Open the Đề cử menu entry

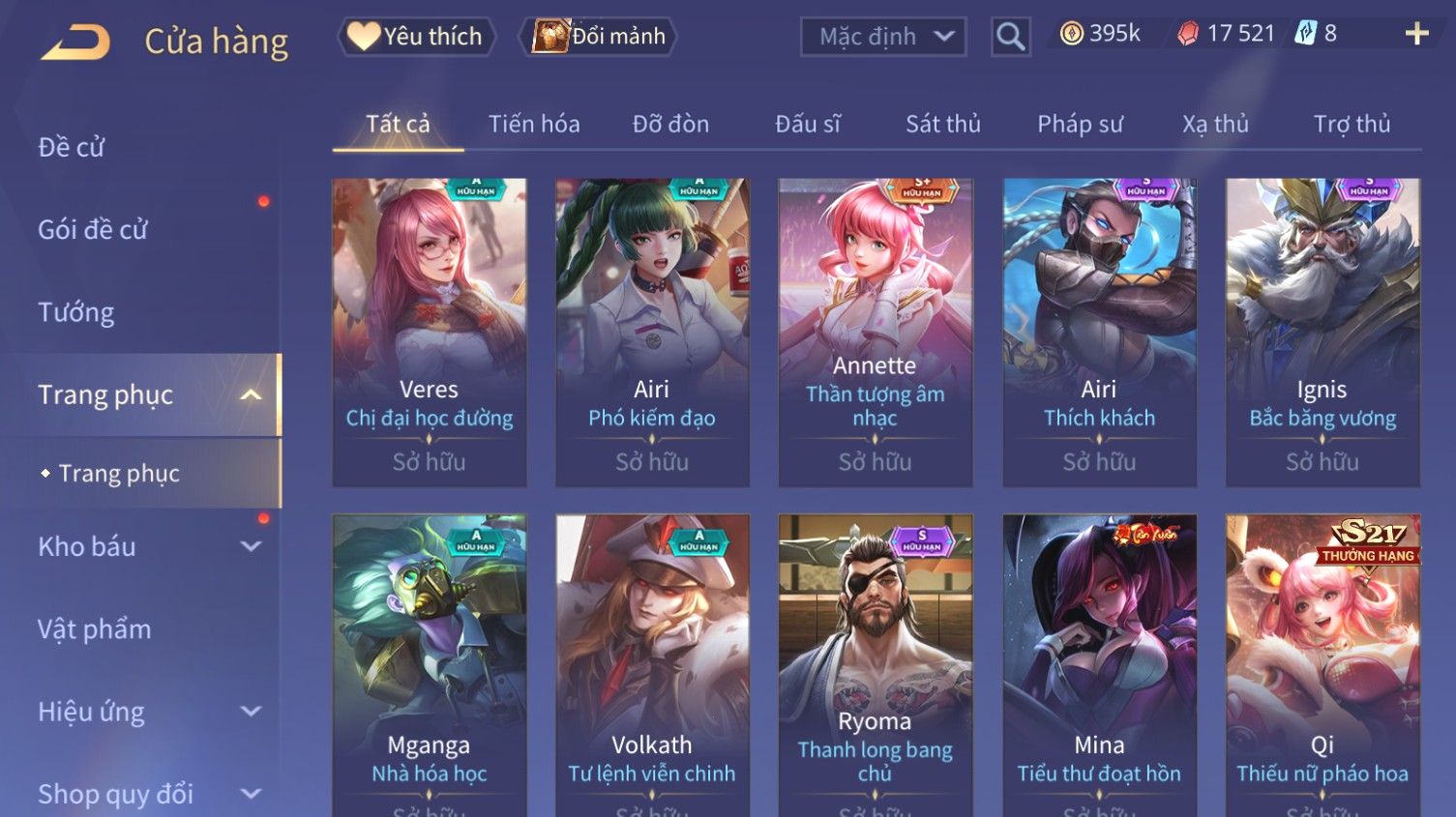click(72, 147)
